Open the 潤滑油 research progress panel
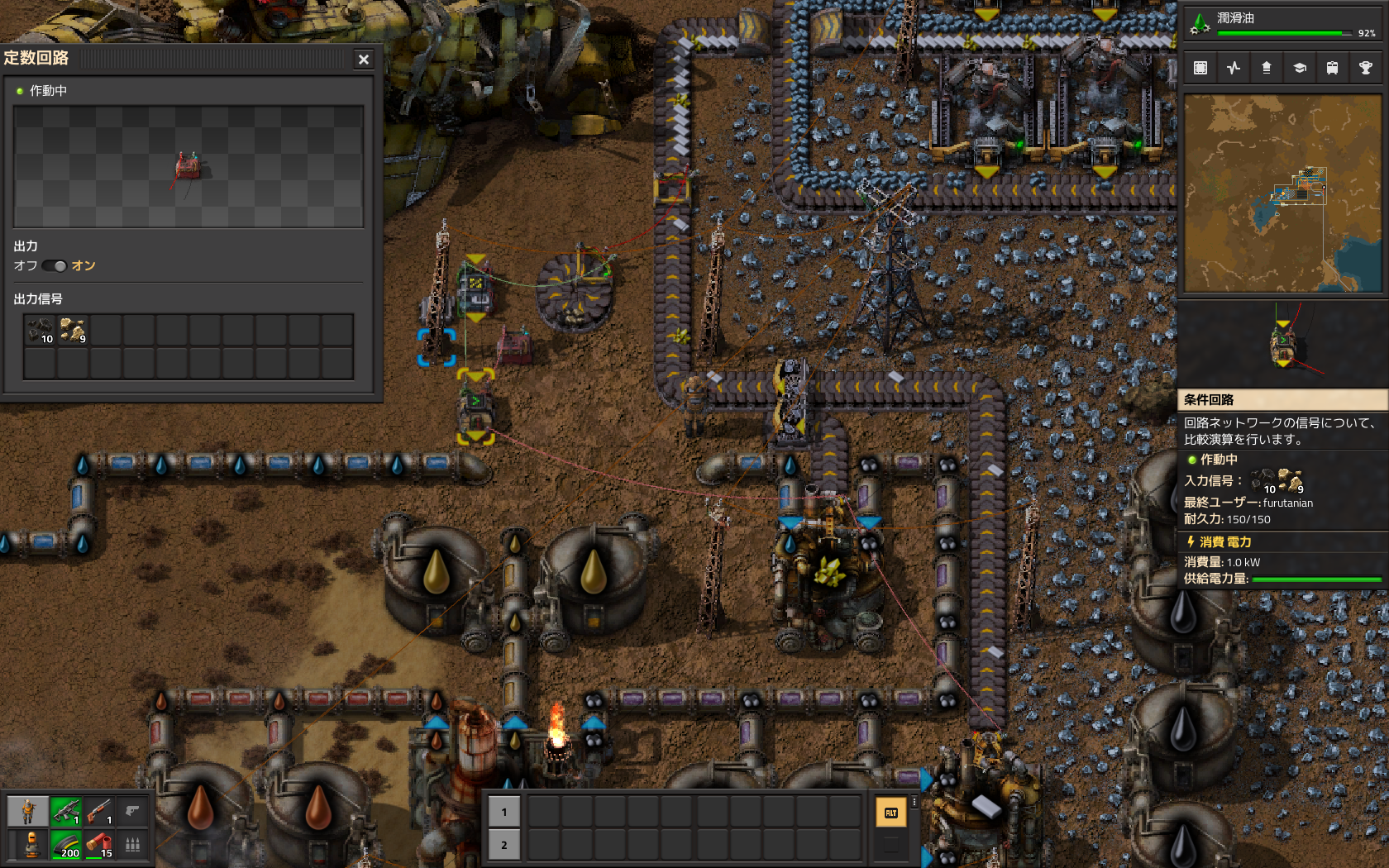Image resolution: width=1389 pixels, height=868 pixels. (x=1282, y=24)
